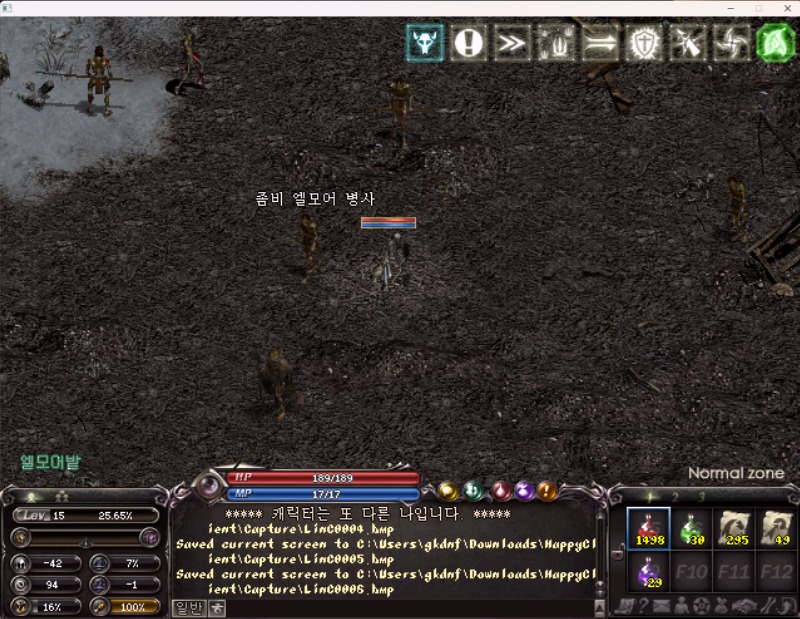800x619 pixels.
Task: Switch to hotbar page 2
Action: point(675,496)
